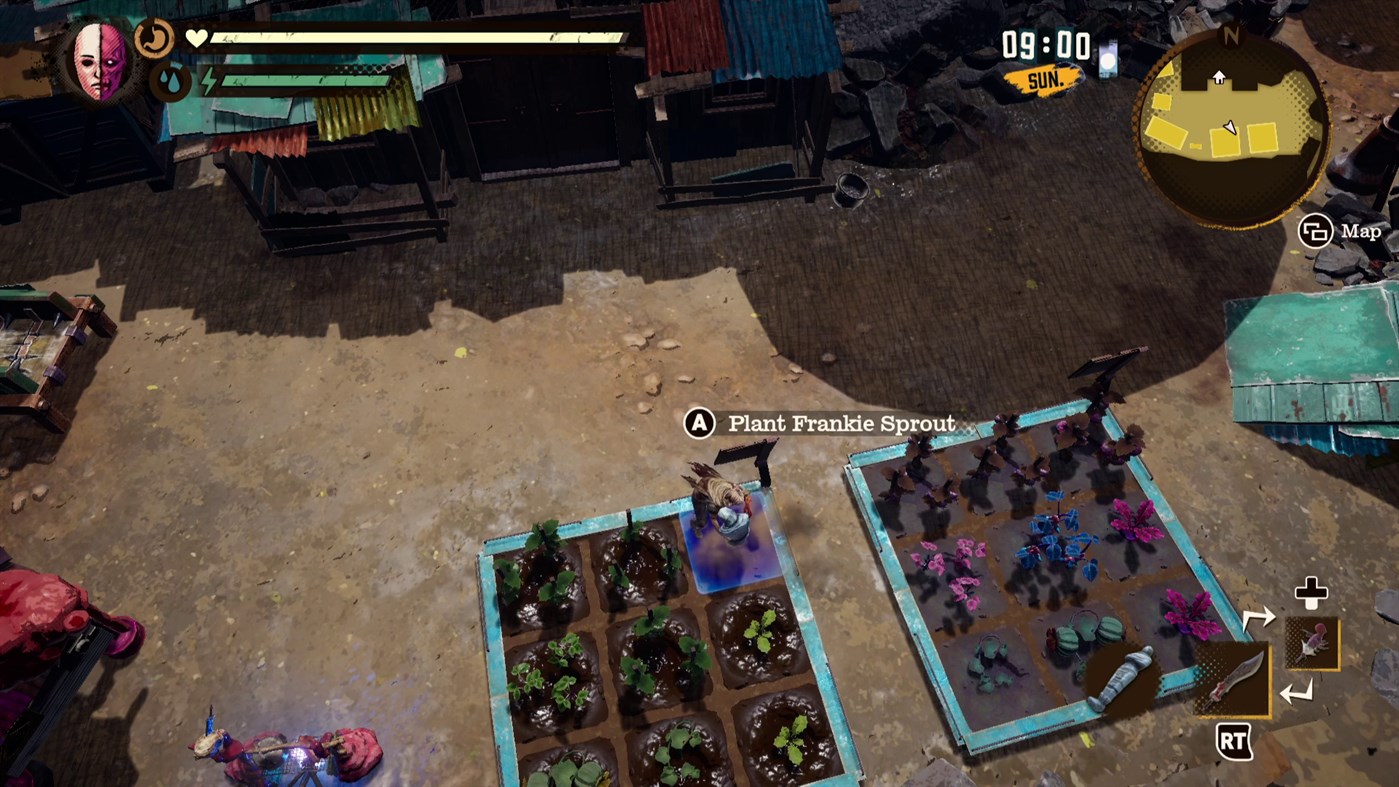Image resolution: width=1399 pixels, height=787 pixels.
Task: Click the Plant Frankie Sprout text
Action: tap(841, 423)
